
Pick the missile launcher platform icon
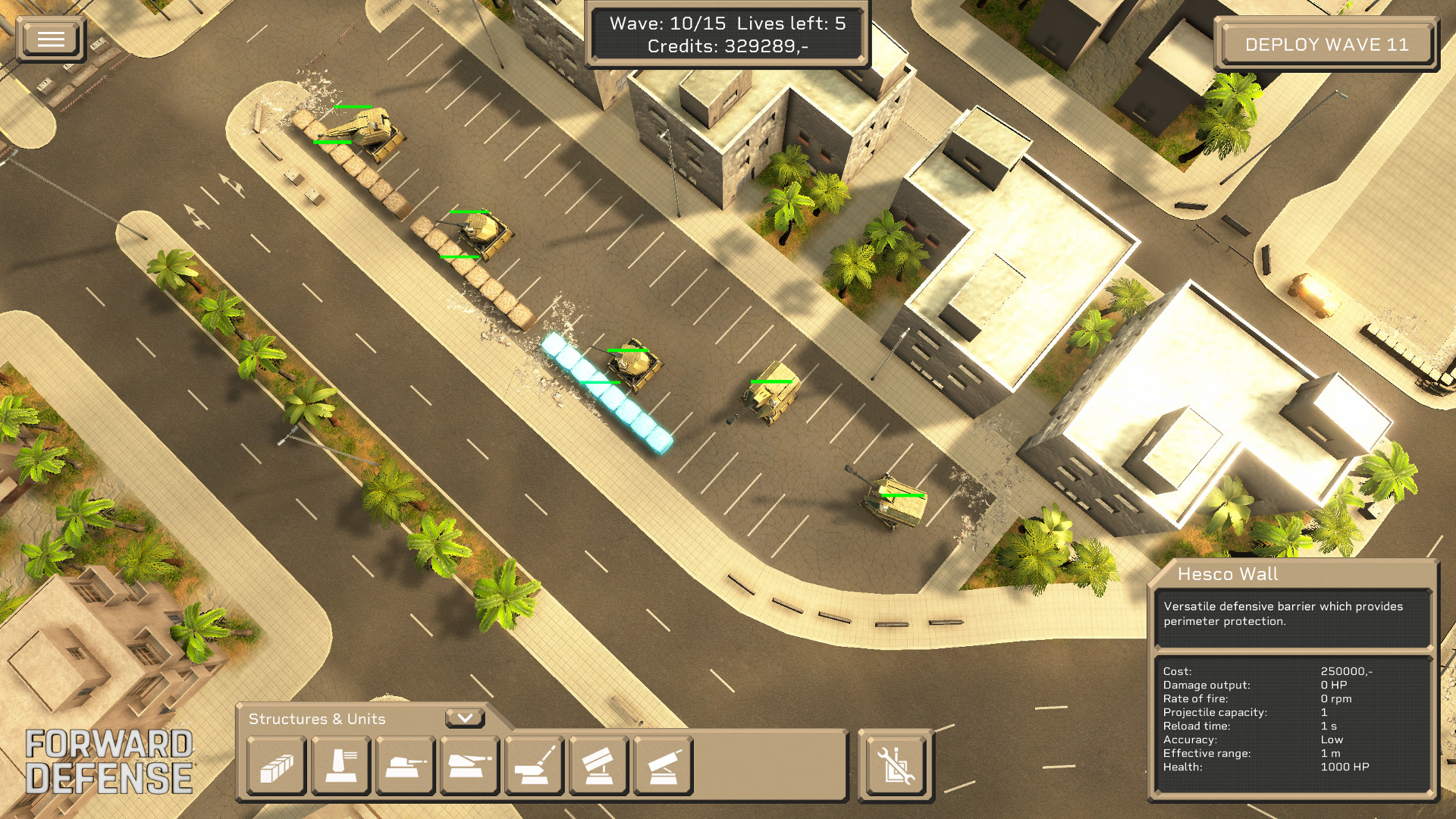click(x=598, y=767)
